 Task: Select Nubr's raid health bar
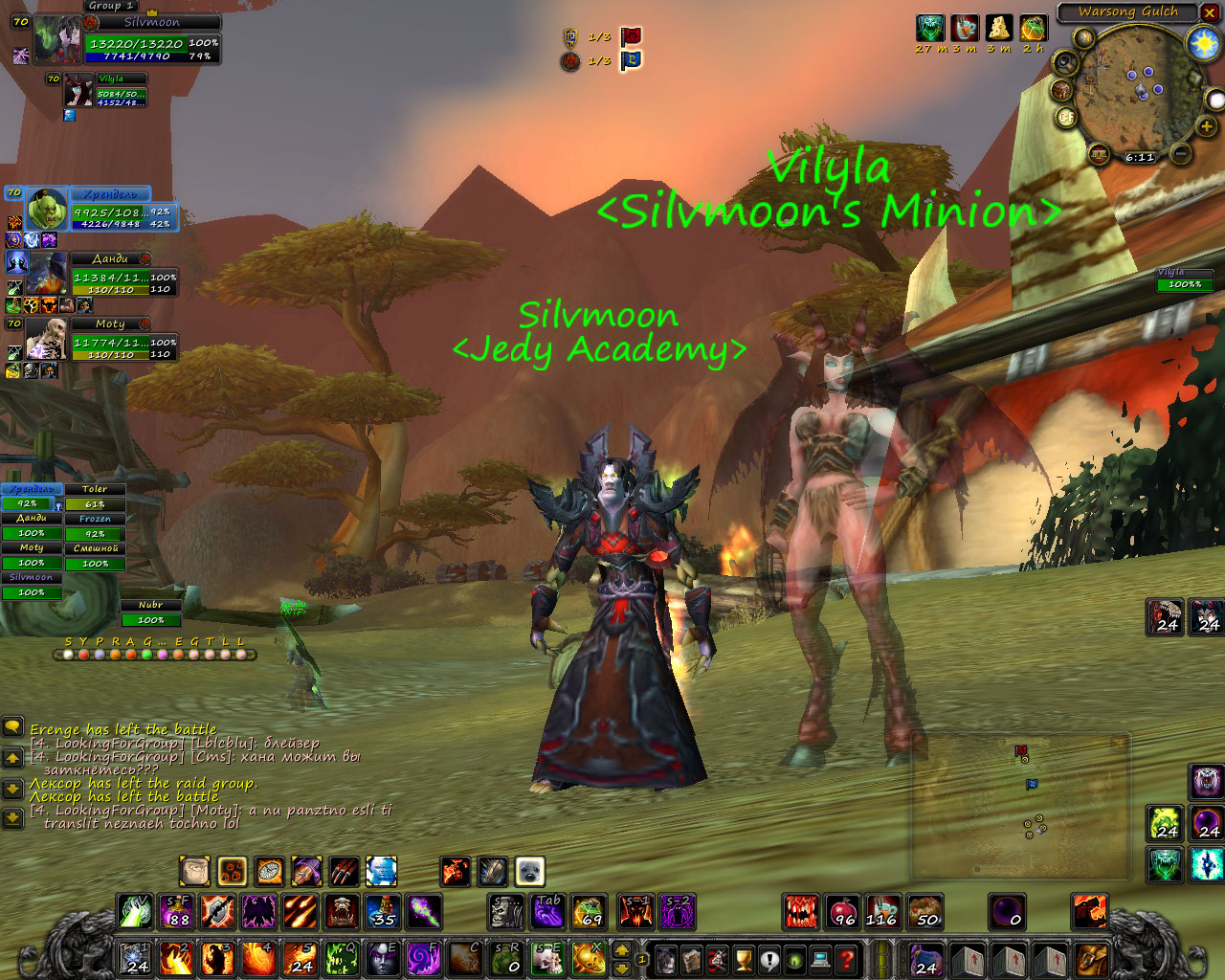click(x=150, y=619)
